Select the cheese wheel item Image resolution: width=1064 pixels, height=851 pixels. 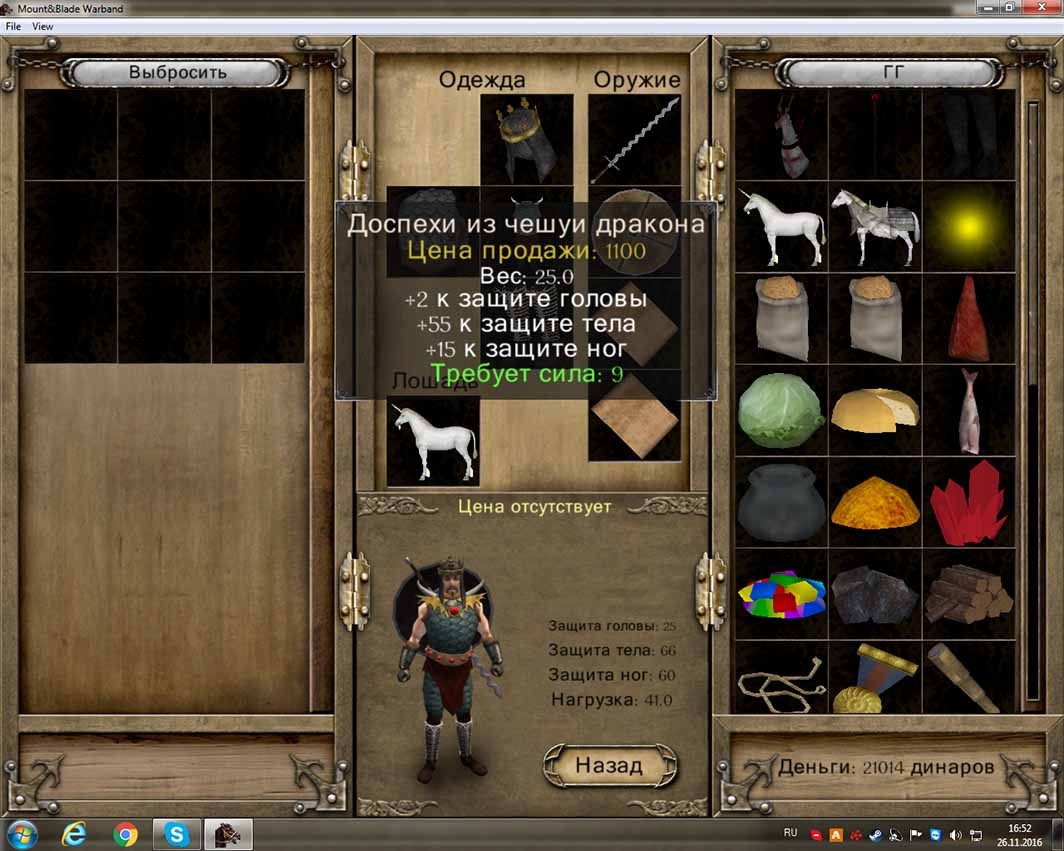pyautogui.click(x=874, y=411)
